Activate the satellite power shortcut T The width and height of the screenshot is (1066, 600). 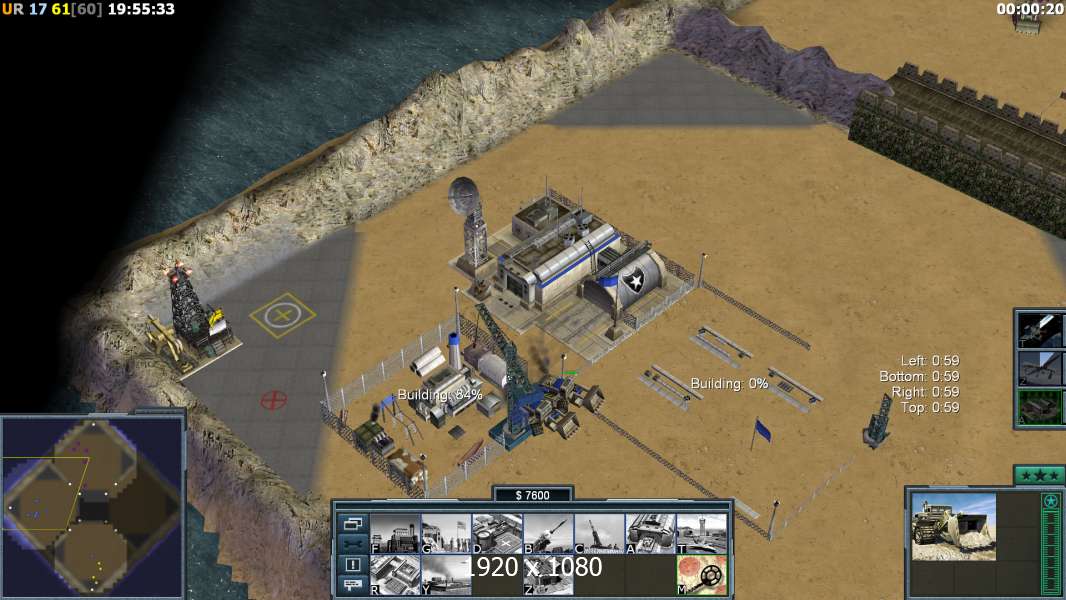click(1041, 329)
